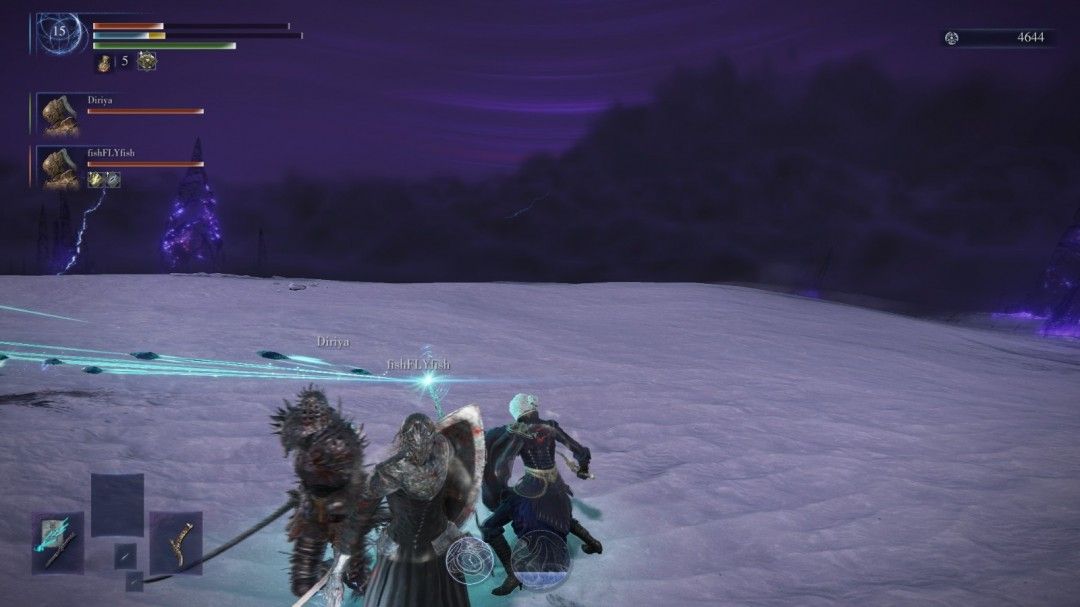Screen dimensions: 1080x607
Task: Select teammate Diriya's portrait
Action: (58, 114)
